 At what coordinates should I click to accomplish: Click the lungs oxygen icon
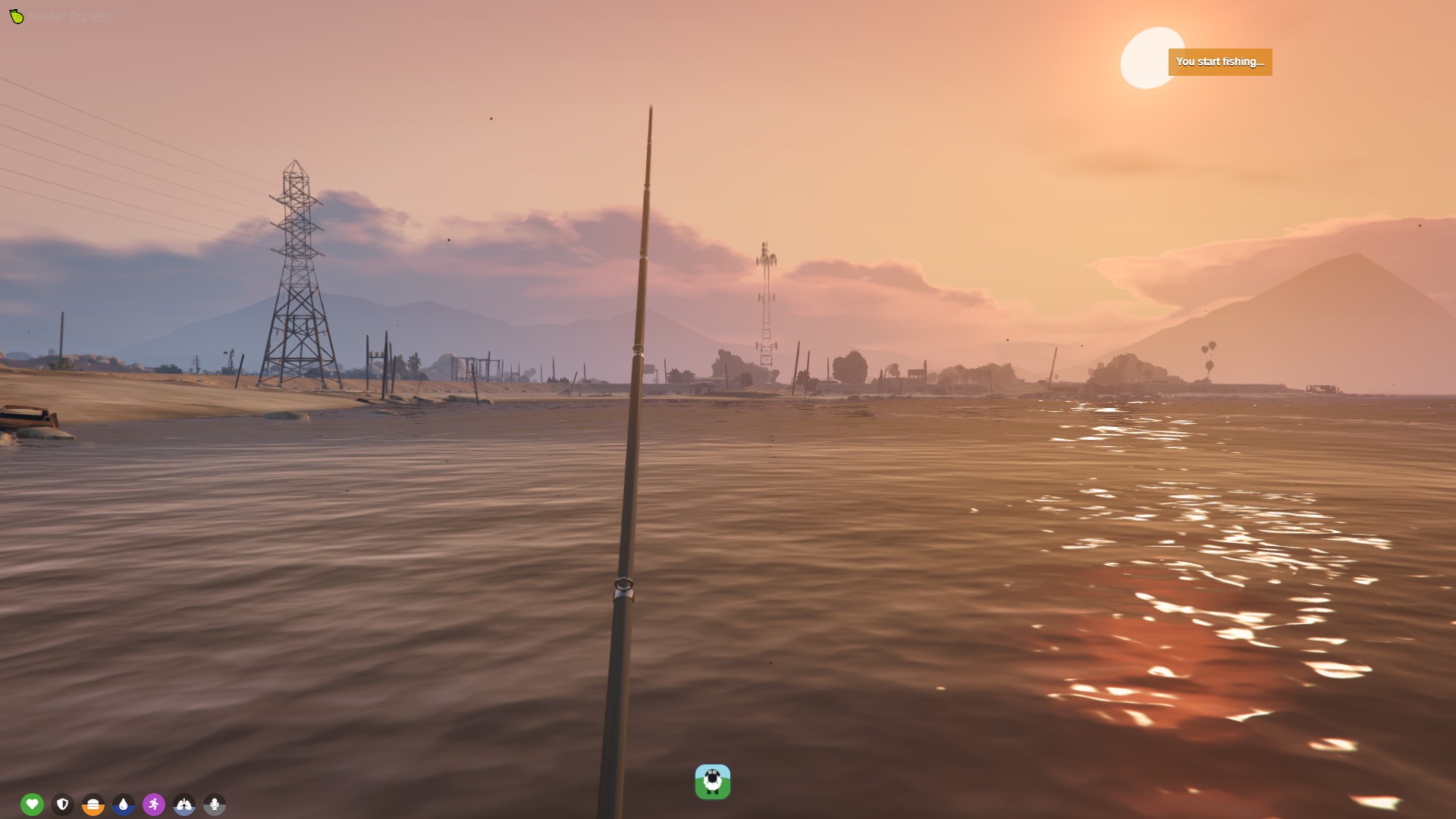184,804
